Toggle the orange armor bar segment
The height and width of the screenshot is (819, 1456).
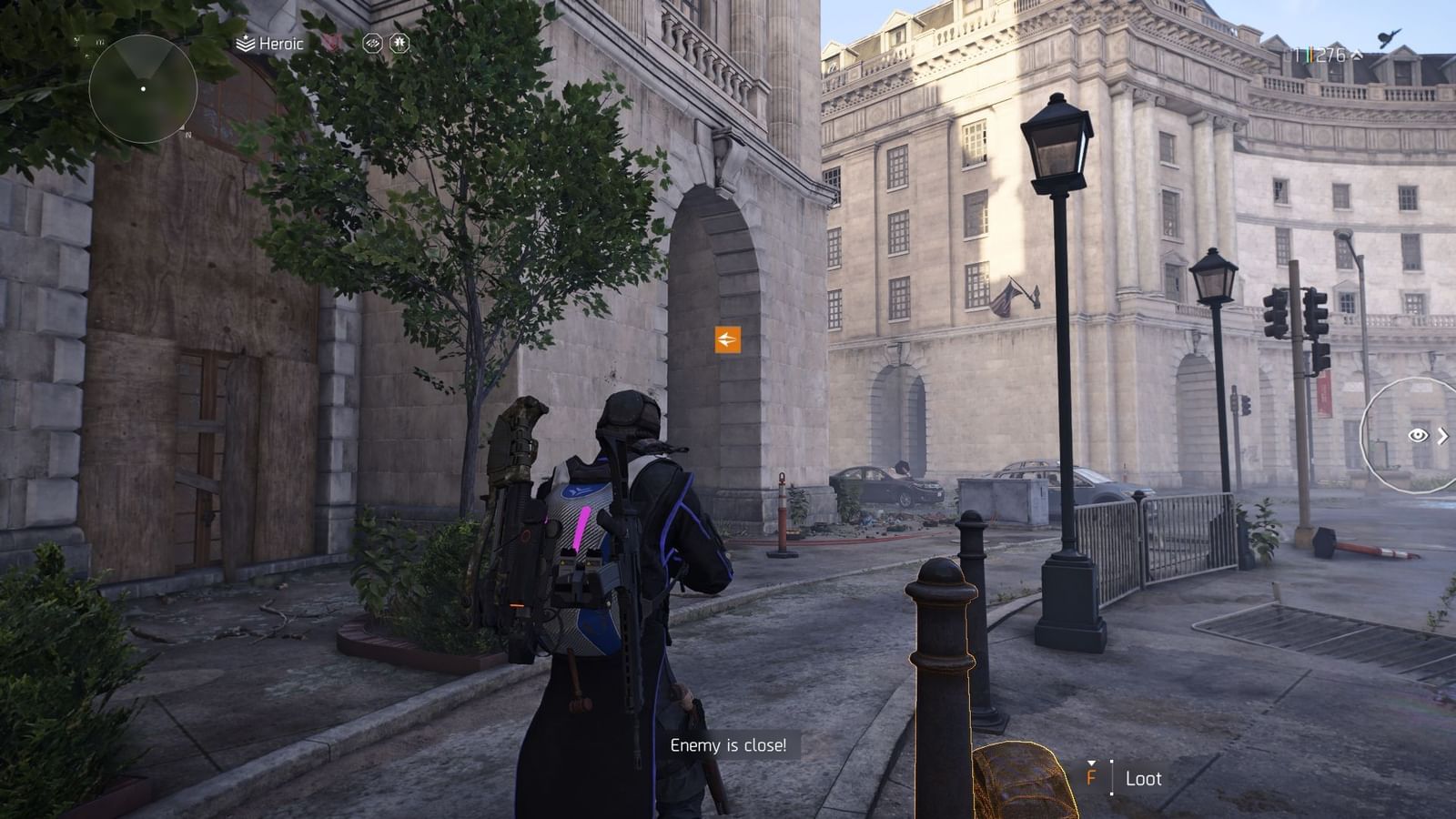click(x=1313, y=54)
